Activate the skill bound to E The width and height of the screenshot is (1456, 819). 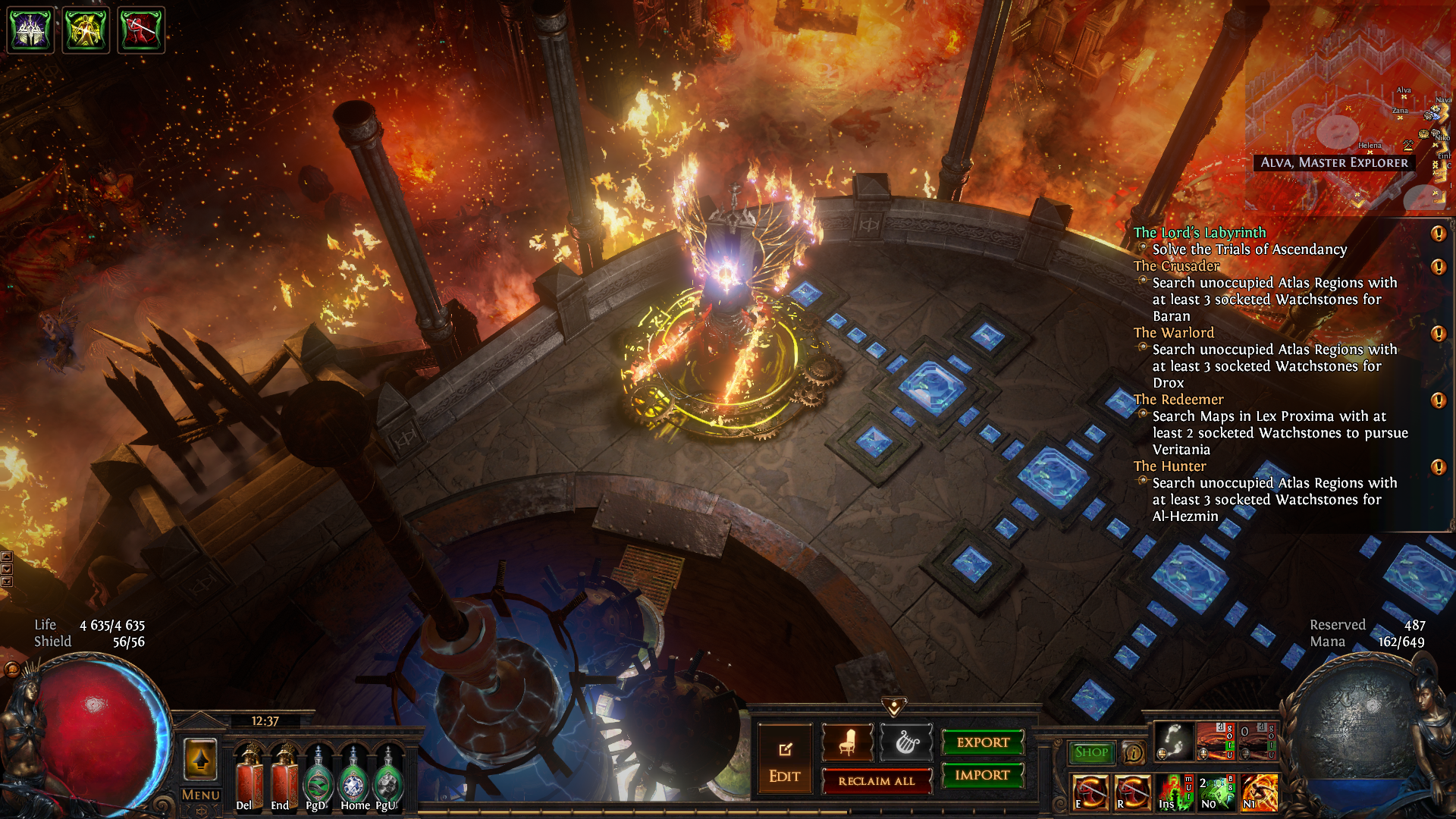click(1090, 792)
